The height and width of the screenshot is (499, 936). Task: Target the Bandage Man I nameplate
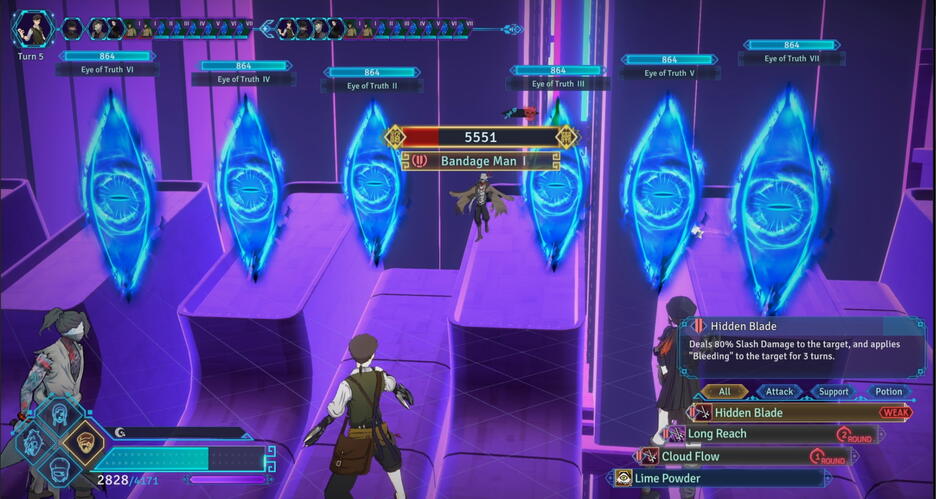pos(481,160)
